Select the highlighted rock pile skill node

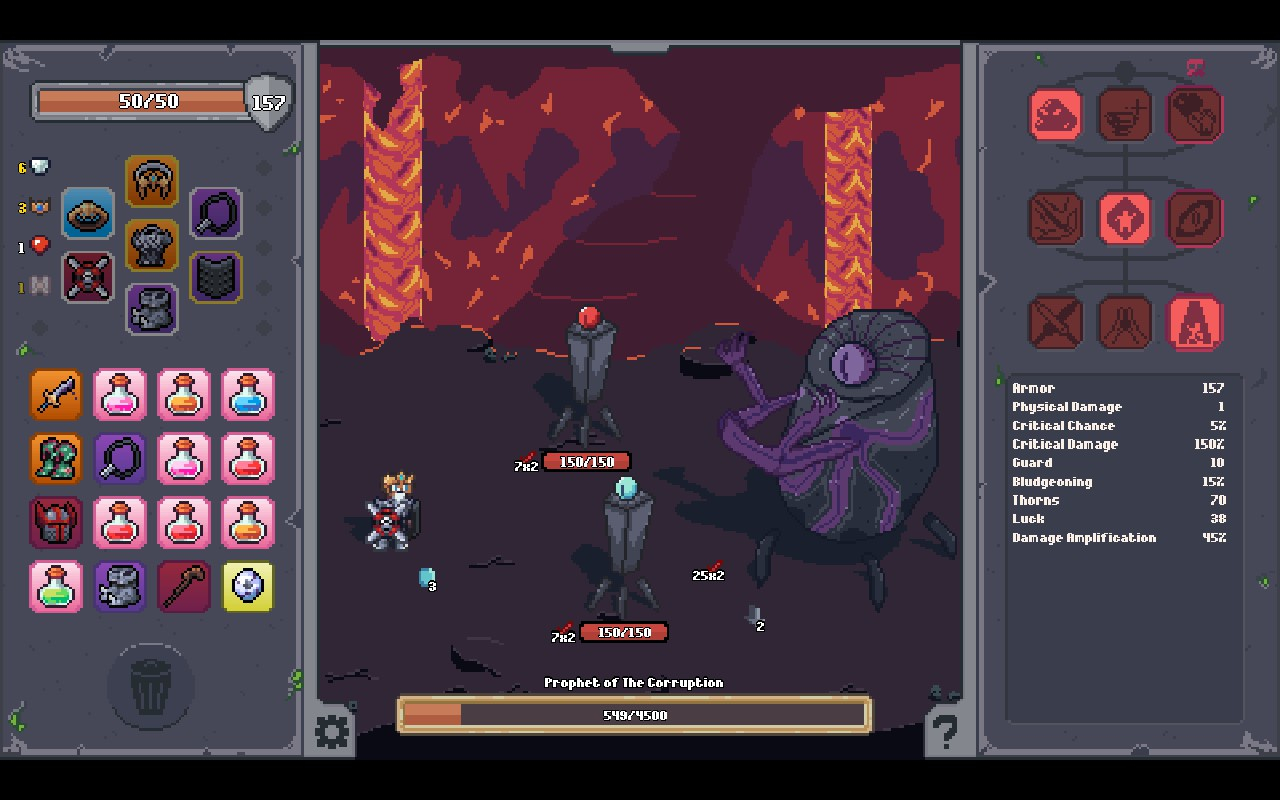pos(1056,115)
